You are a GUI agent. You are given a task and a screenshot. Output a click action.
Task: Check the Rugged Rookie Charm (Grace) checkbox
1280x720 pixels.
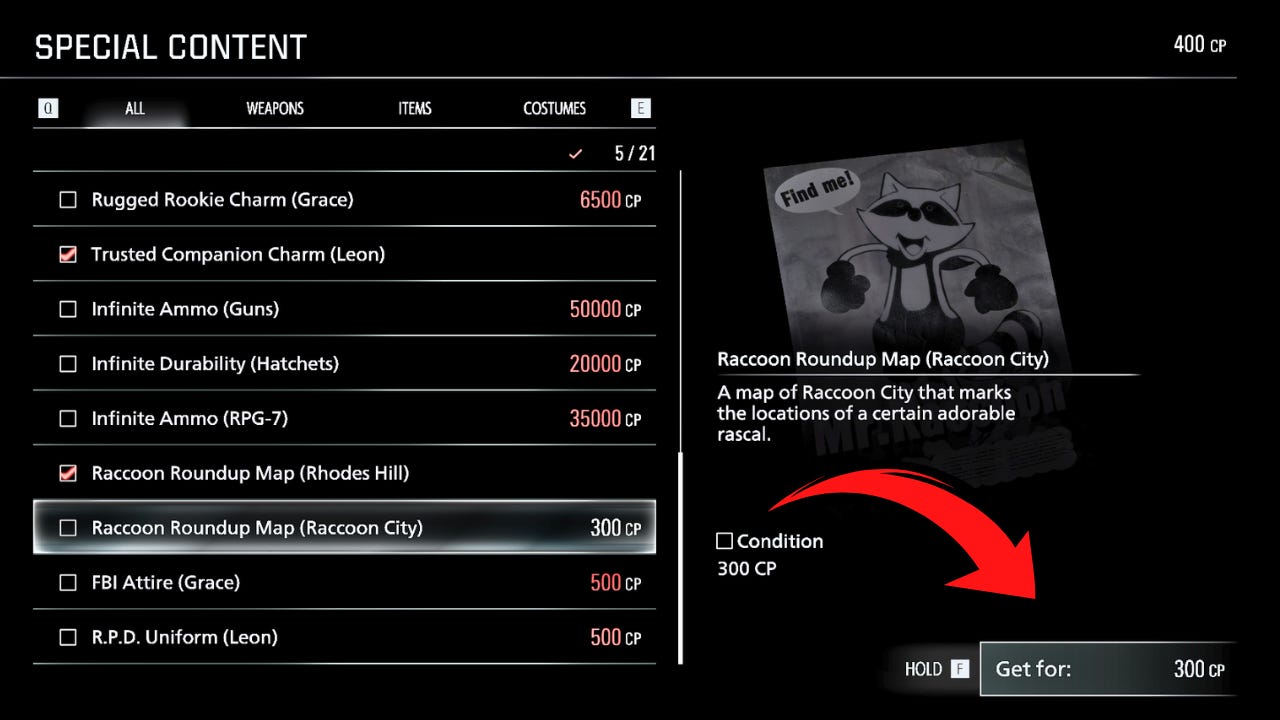point(67,199)
